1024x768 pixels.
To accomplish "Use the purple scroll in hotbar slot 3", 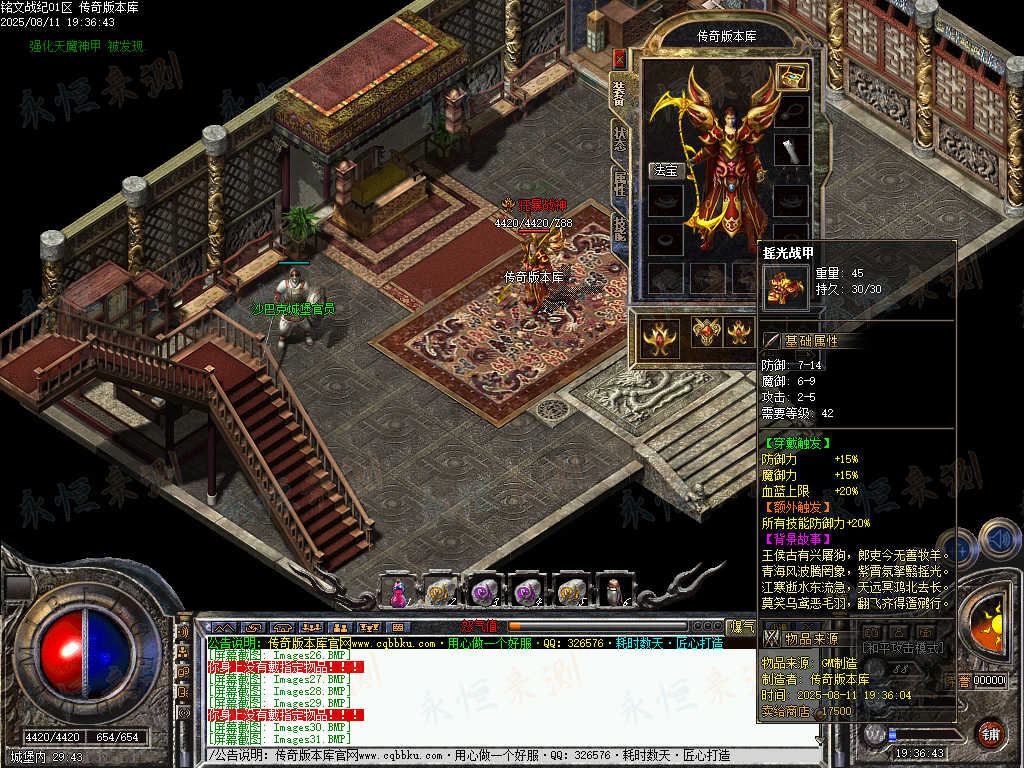I will pyautogui.click(x=484, y=592).
